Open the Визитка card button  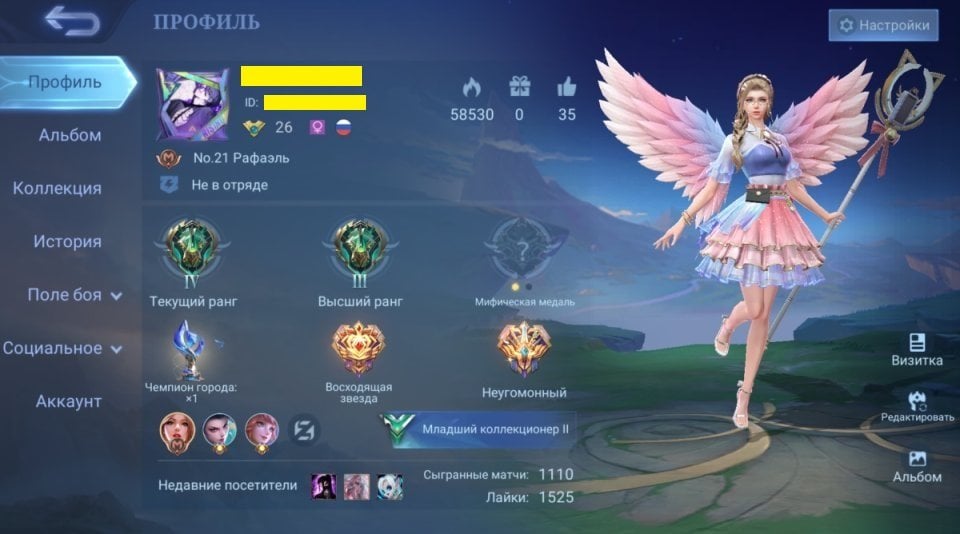(917, 350)
